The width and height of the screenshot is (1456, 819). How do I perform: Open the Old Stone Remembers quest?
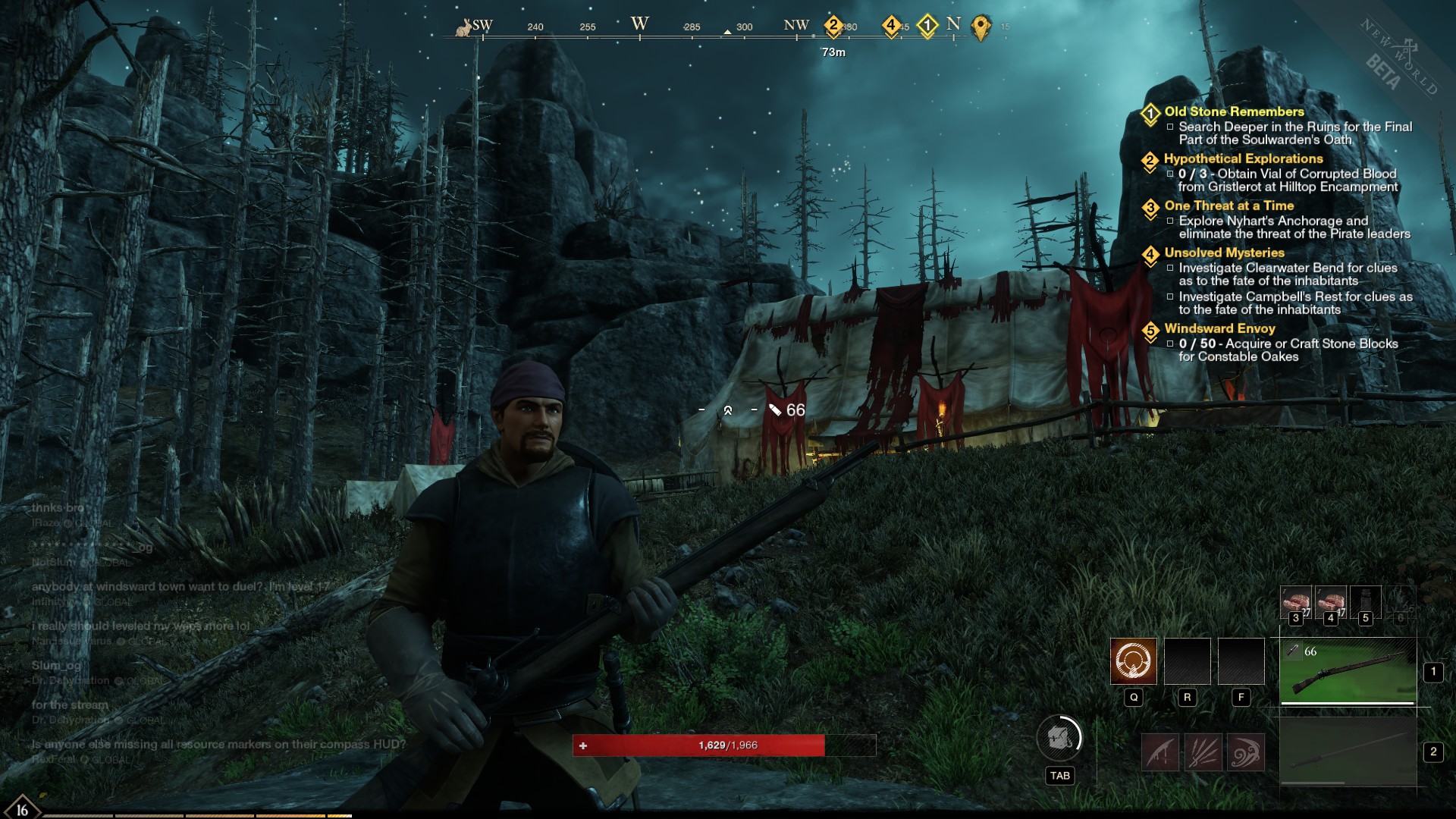tap(1234, 111)
